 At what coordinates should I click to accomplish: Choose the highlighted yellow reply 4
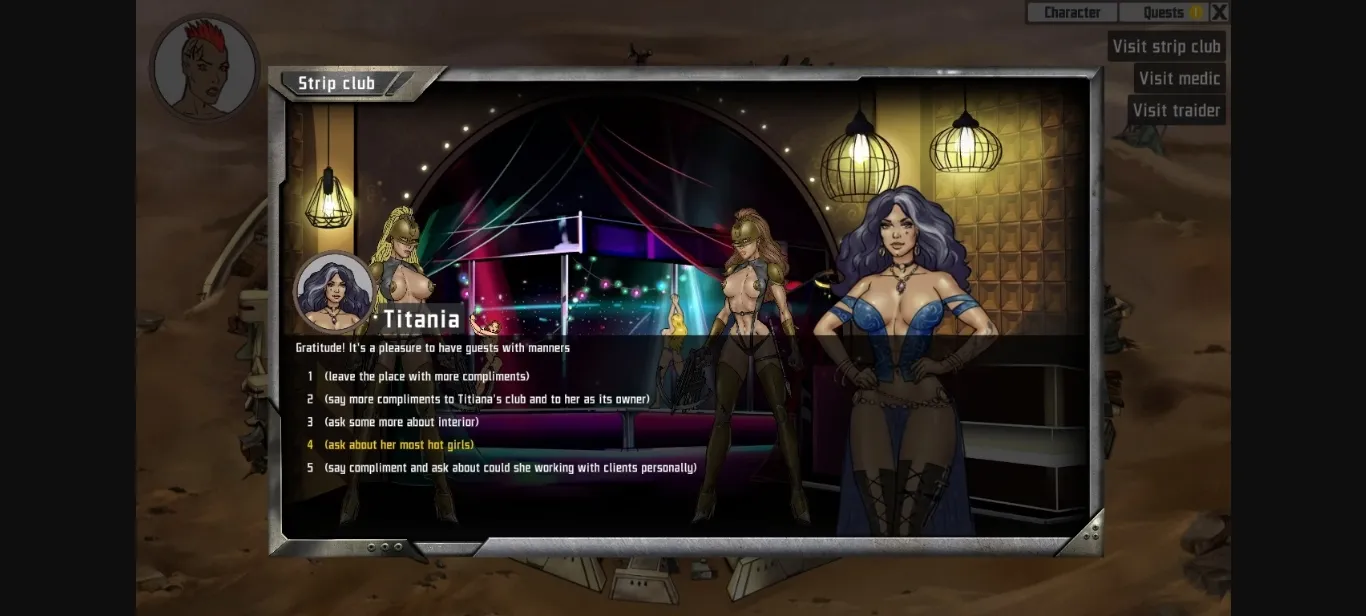coord(399,445)
